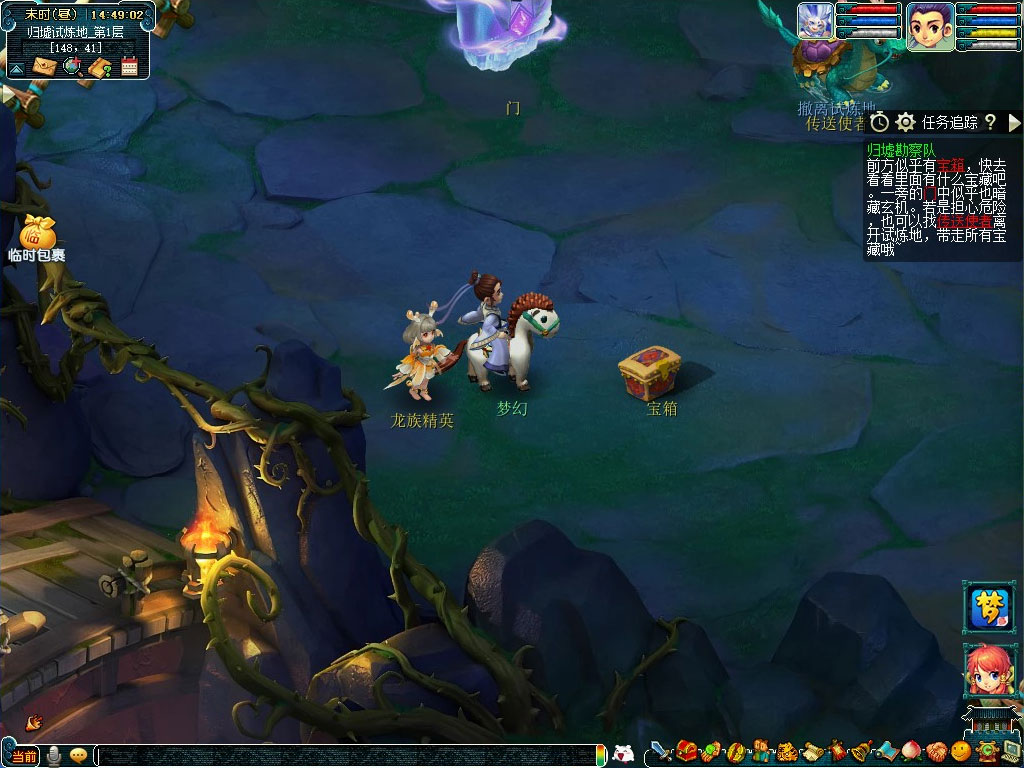The height and width of the screenshot is (768, 1024).
Task: Open the help guide book icon
Action: (100, 67)
